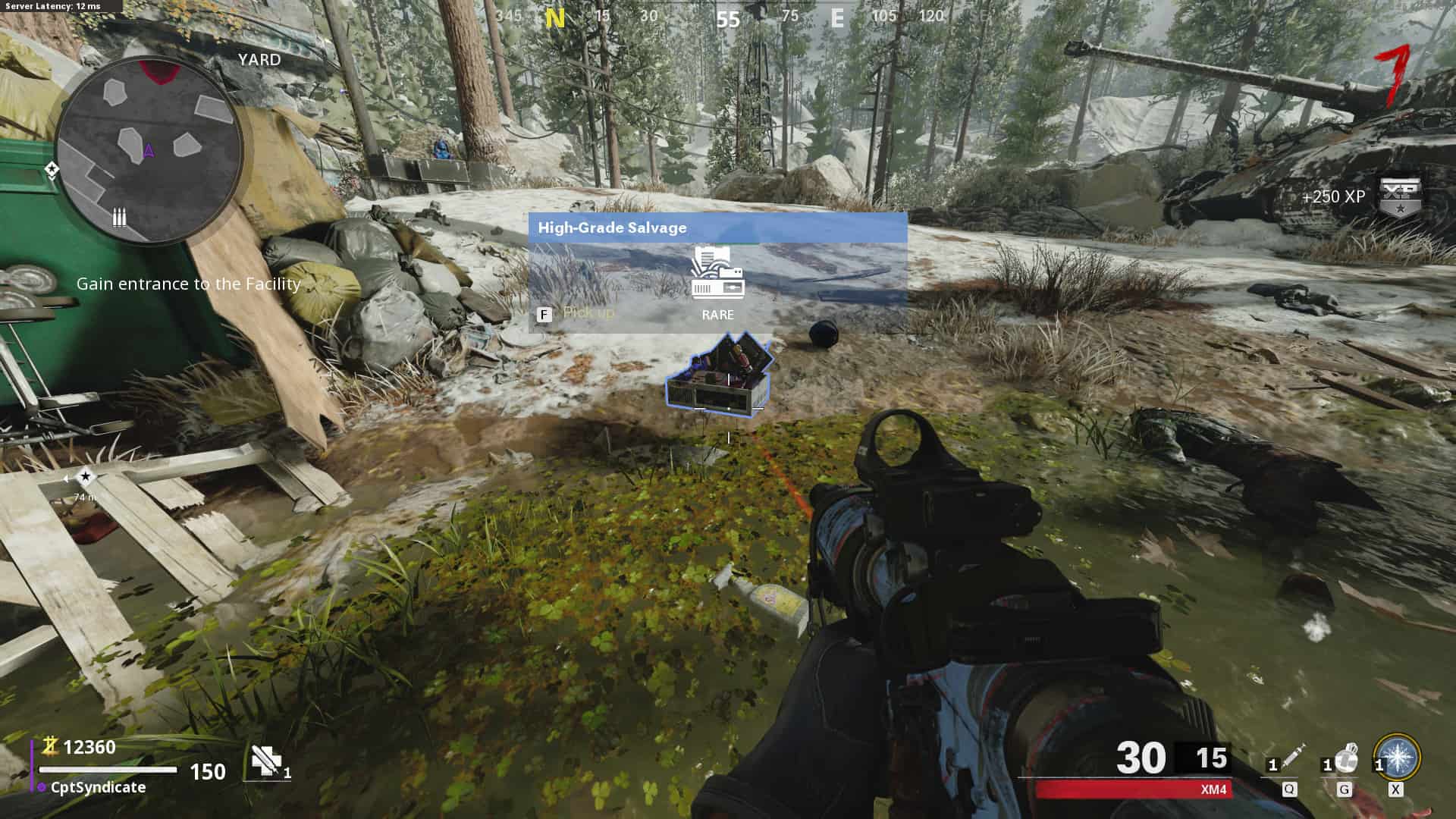The height and width of the screenshot is (819, 1456).
Task: Click the circular minimap
Action: (x=149, y=151)
